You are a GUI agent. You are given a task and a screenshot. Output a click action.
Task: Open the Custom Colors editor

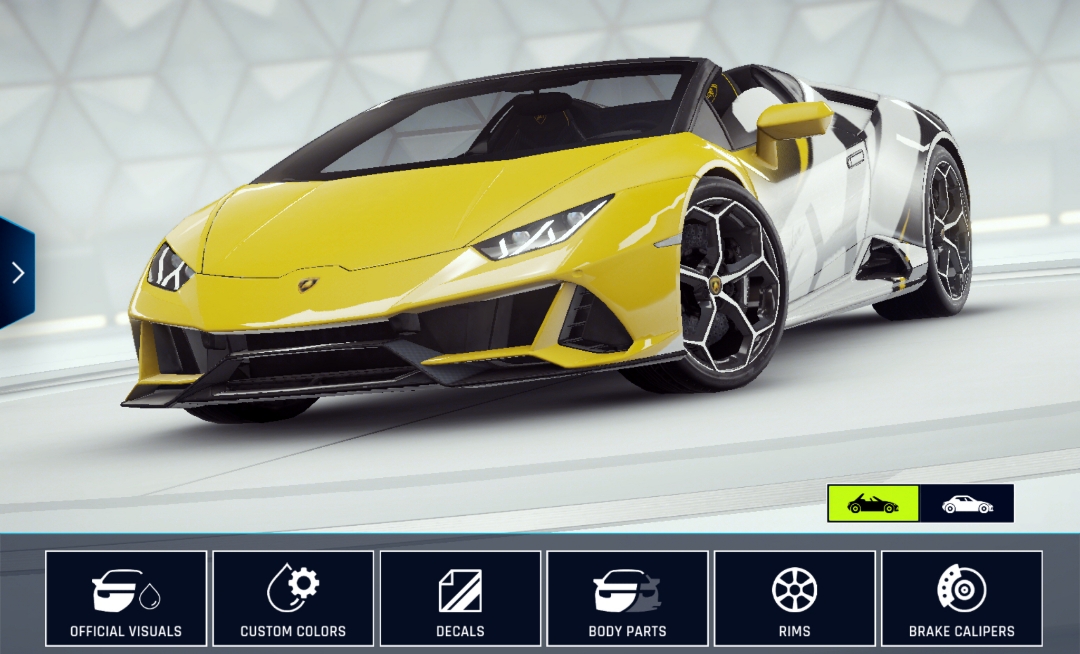293,598
